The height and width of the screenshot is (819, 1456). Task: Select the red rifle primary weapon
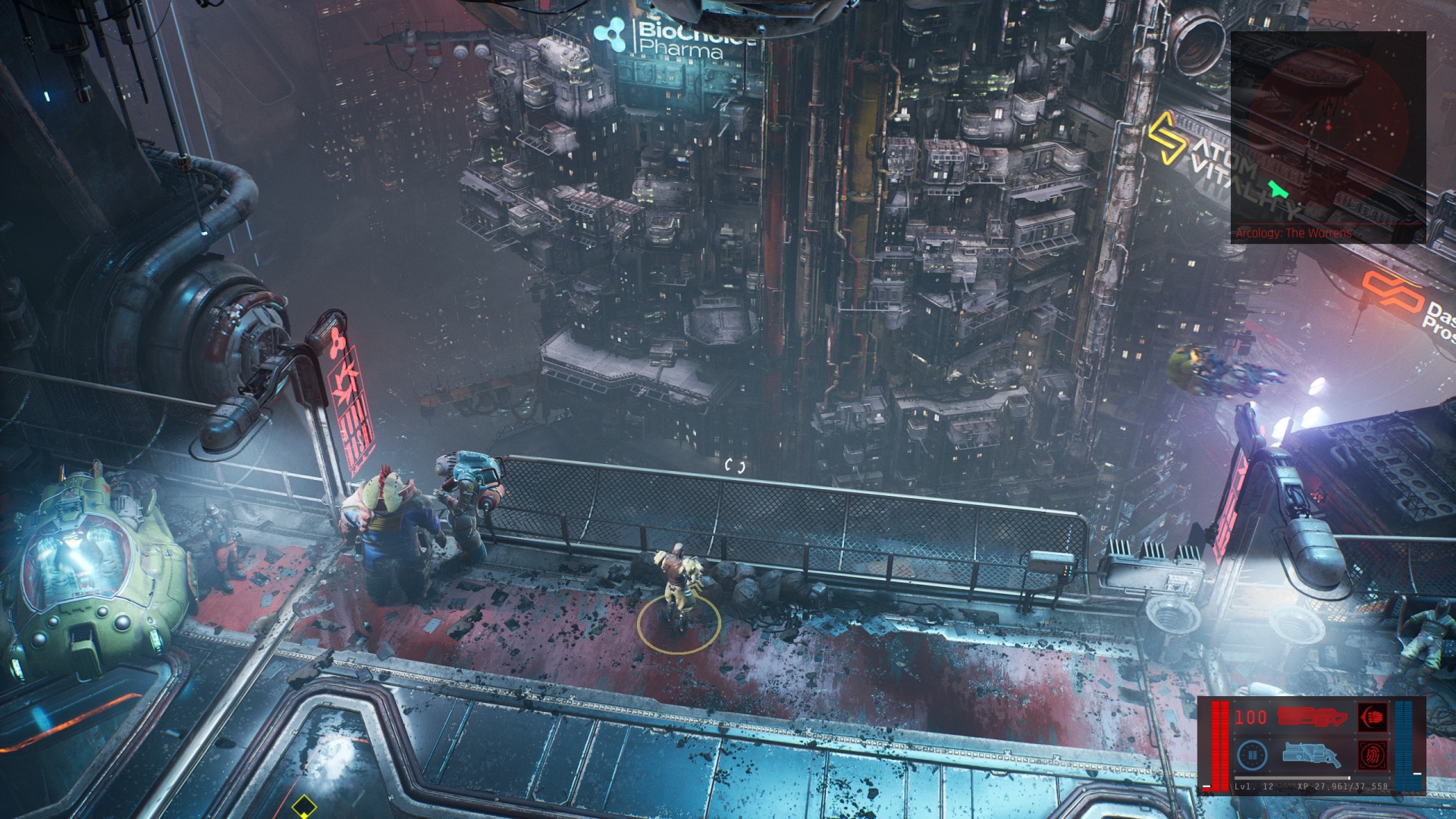[x=1311, y=717]
